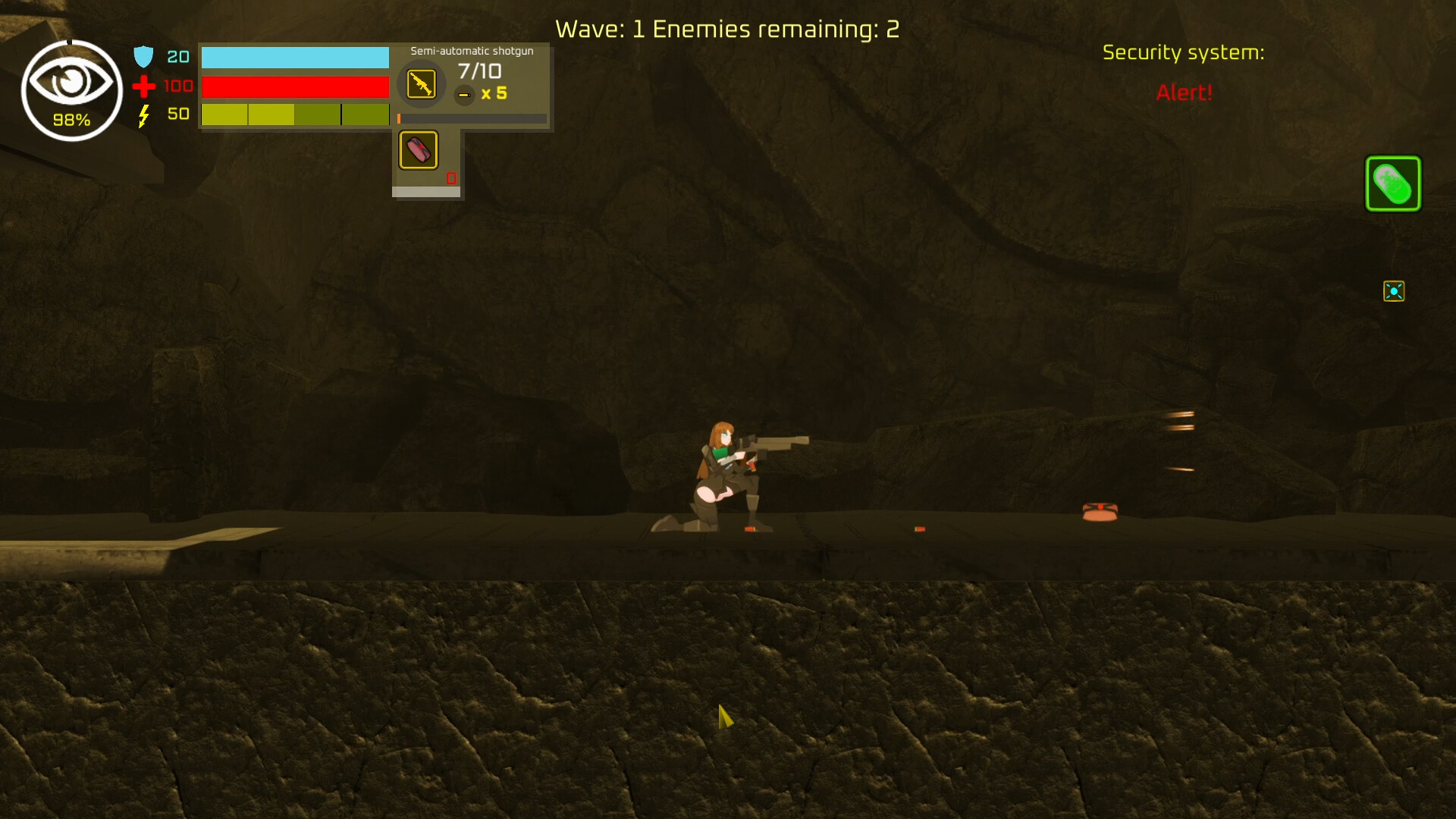Select the Semi-automatic shotgun weapon slot
This screenshot has height=819, width=1456.
(x=421, y=84)
